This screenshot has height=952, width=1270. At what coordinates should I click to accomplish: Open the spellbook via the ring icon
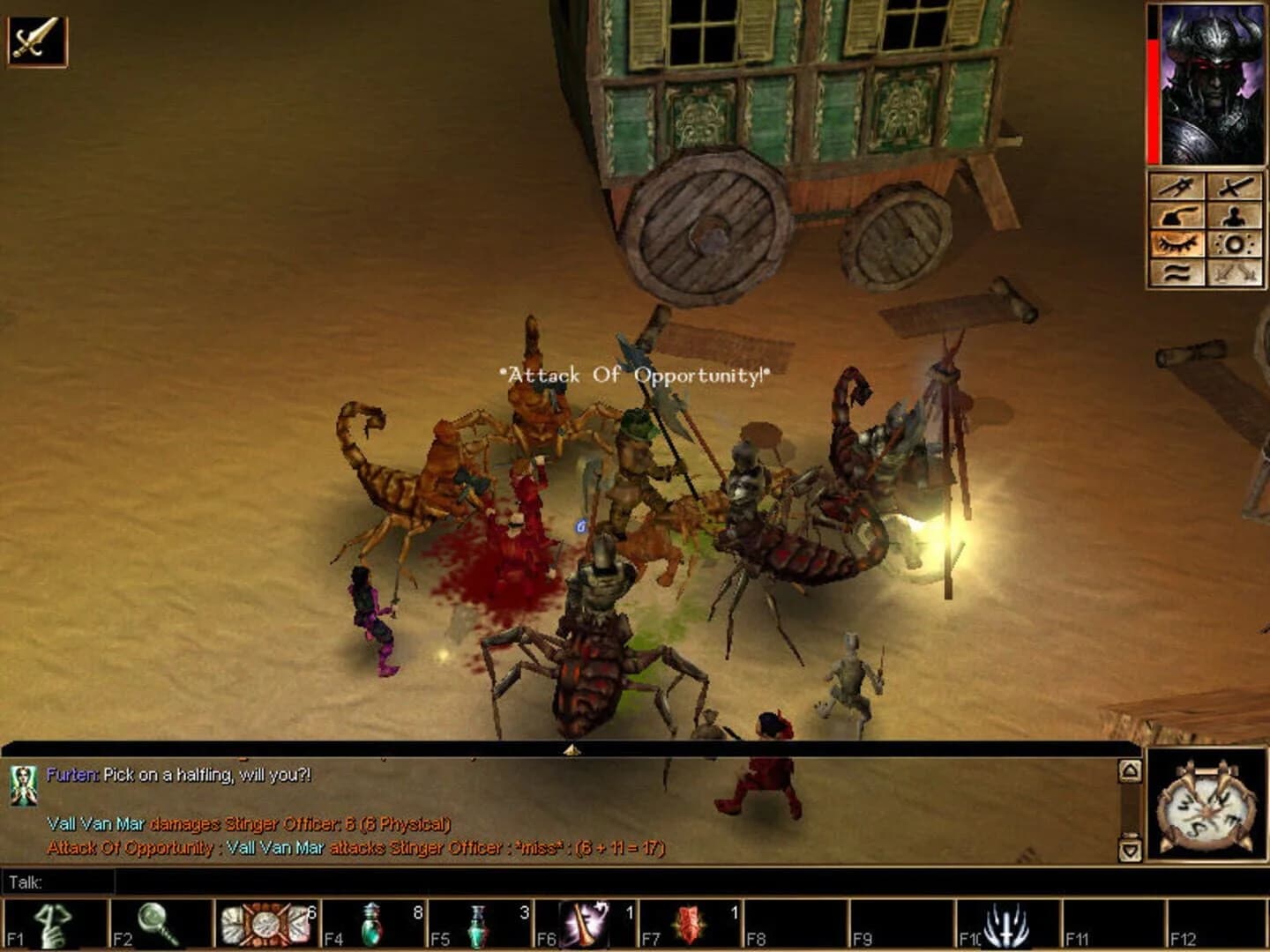tap(1235, 244)
